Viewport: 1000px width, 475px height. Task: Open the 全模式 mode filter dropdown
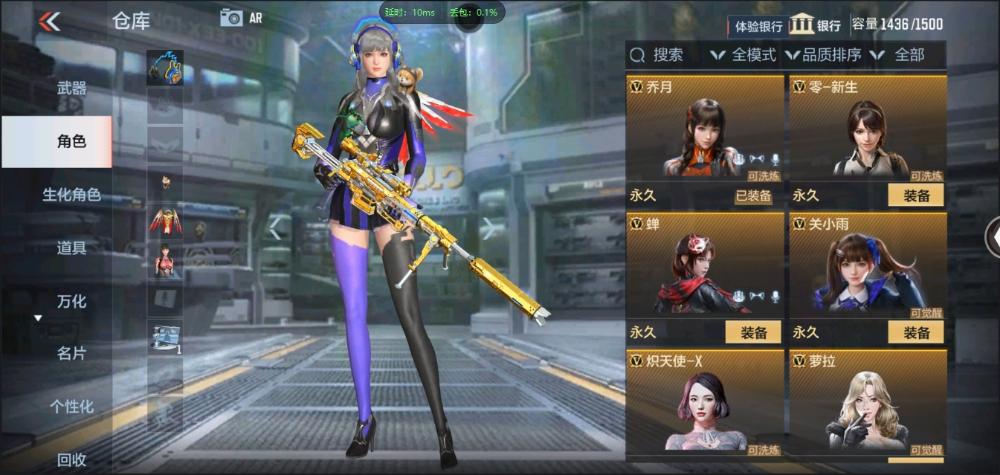click(x=743, y=55)
